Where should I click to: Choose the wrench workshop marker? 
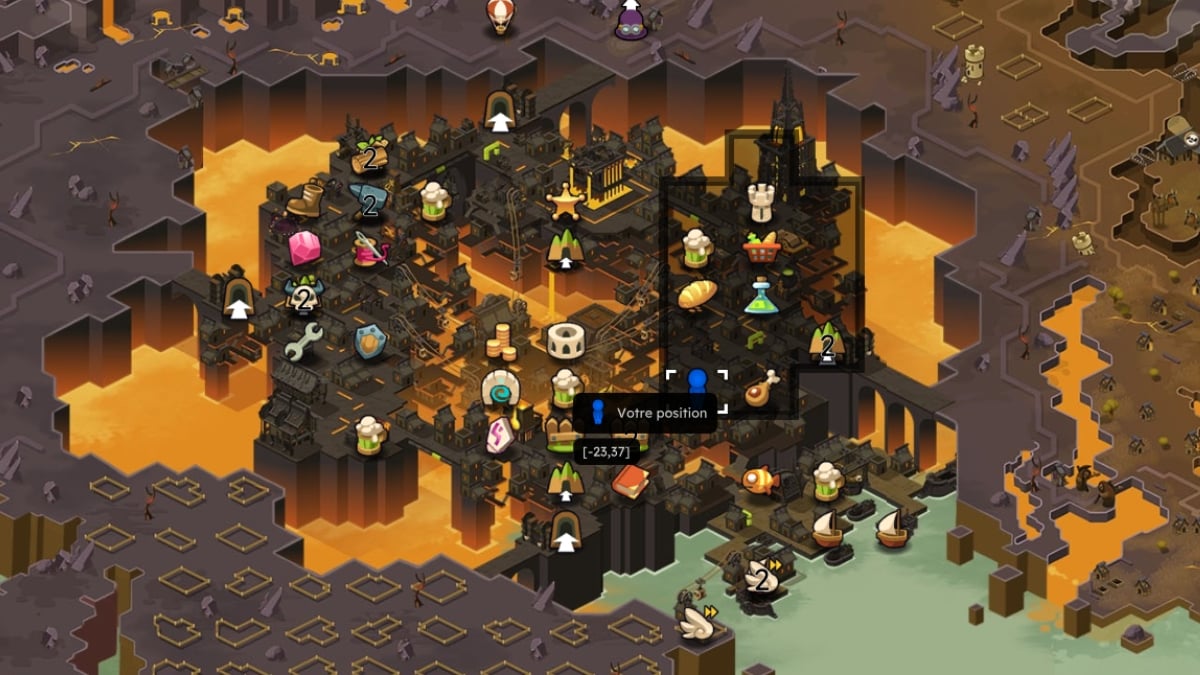301,343
